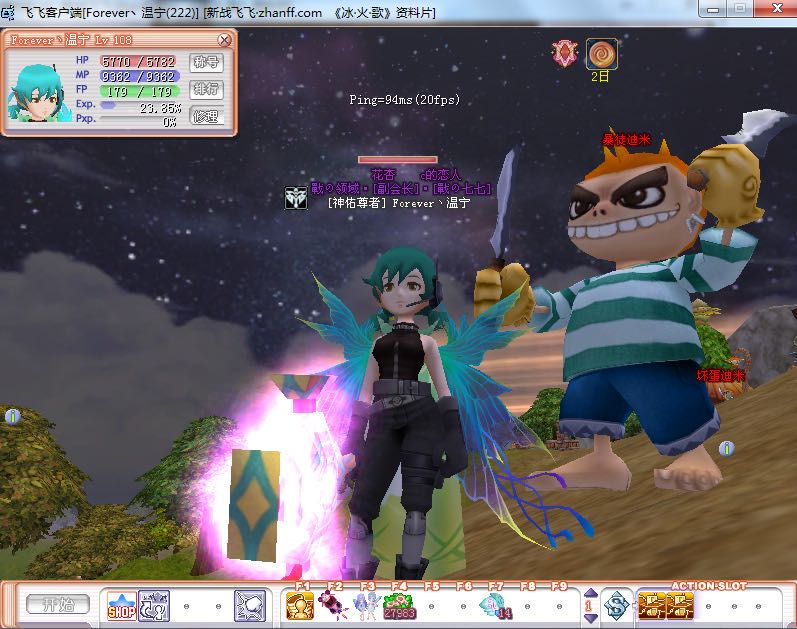Close the character status panel
797x629 pixels.
224,41
